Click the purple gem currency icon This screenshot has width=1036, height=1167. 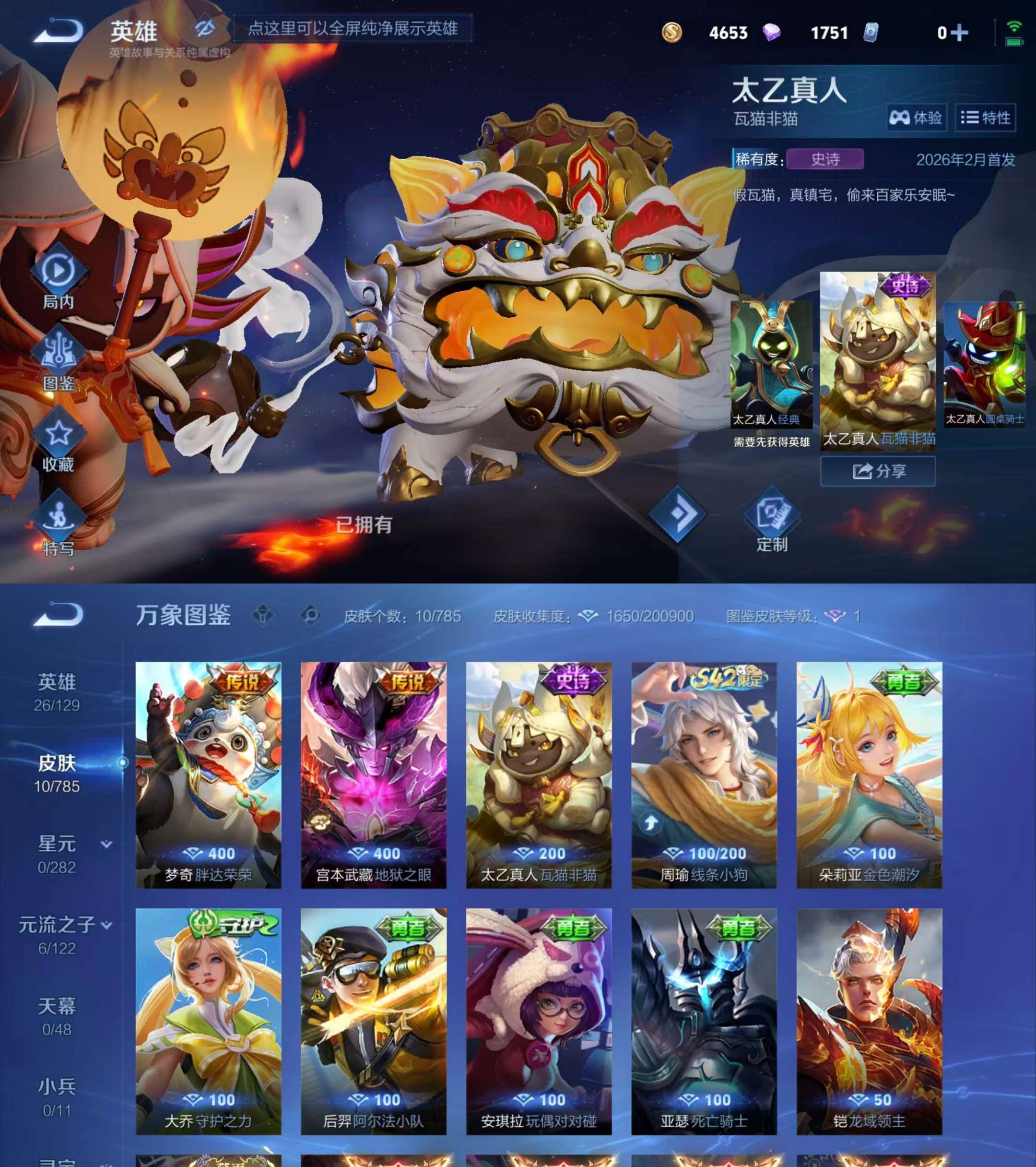pyautogui.click(x=772, y=33)
